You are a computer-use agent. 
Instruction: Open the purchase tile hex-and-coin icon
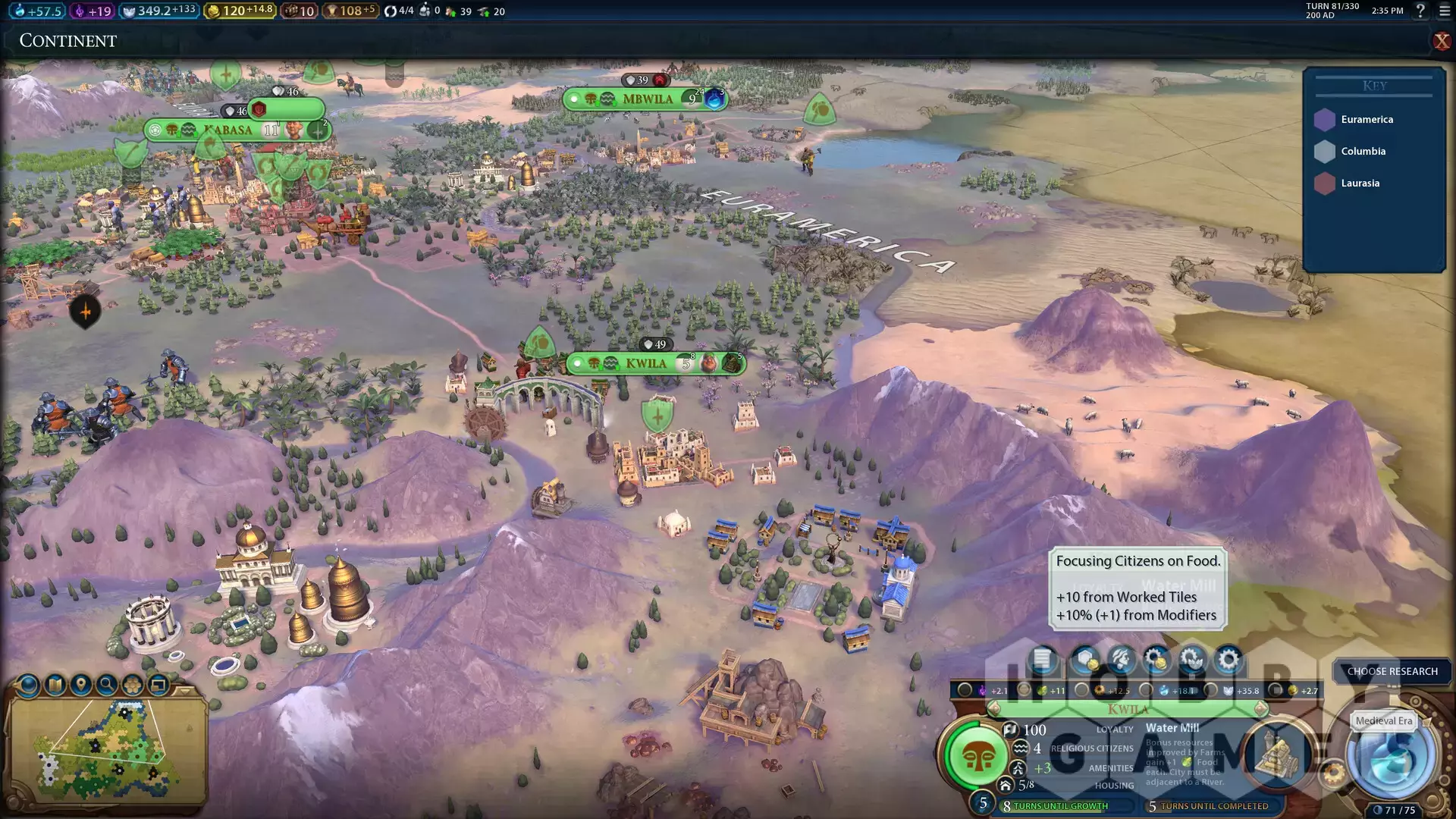(x=1086, y=660)
